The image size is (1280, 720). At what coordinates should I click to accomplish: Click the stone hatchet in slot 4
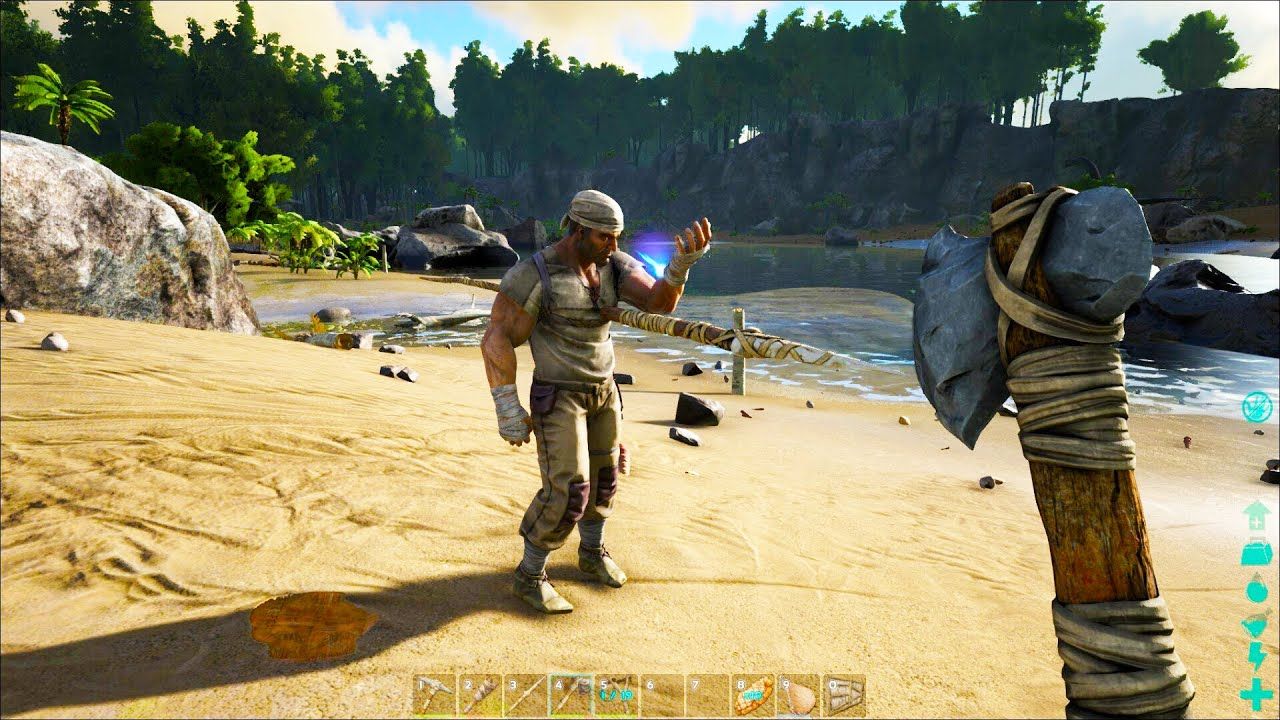coord(570,694)
